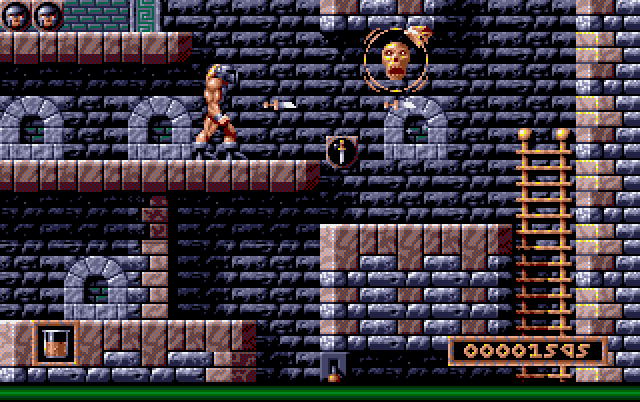Select the potion glass inventory slot
The image size is (640, 402).
(x=55, y=343)
